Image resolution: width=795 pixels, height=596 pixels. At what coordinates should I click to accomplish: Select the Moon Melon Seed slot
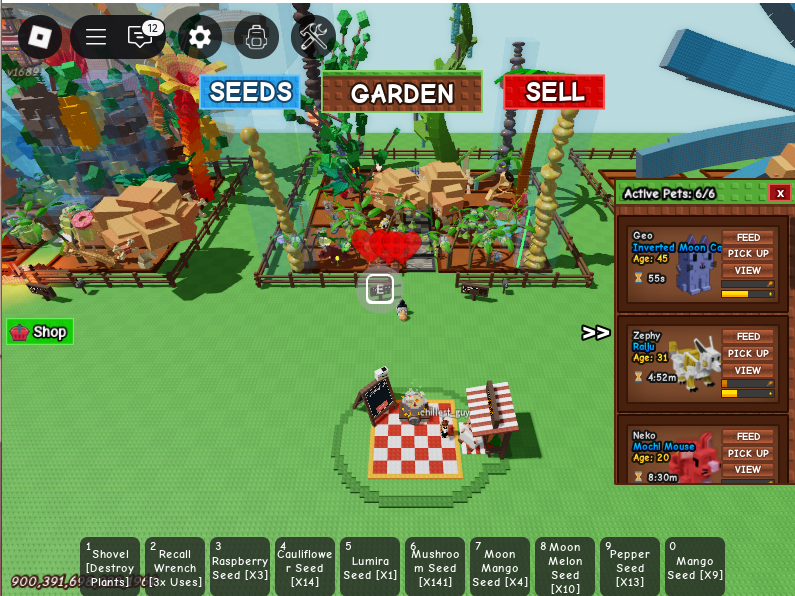pos(565,567)
